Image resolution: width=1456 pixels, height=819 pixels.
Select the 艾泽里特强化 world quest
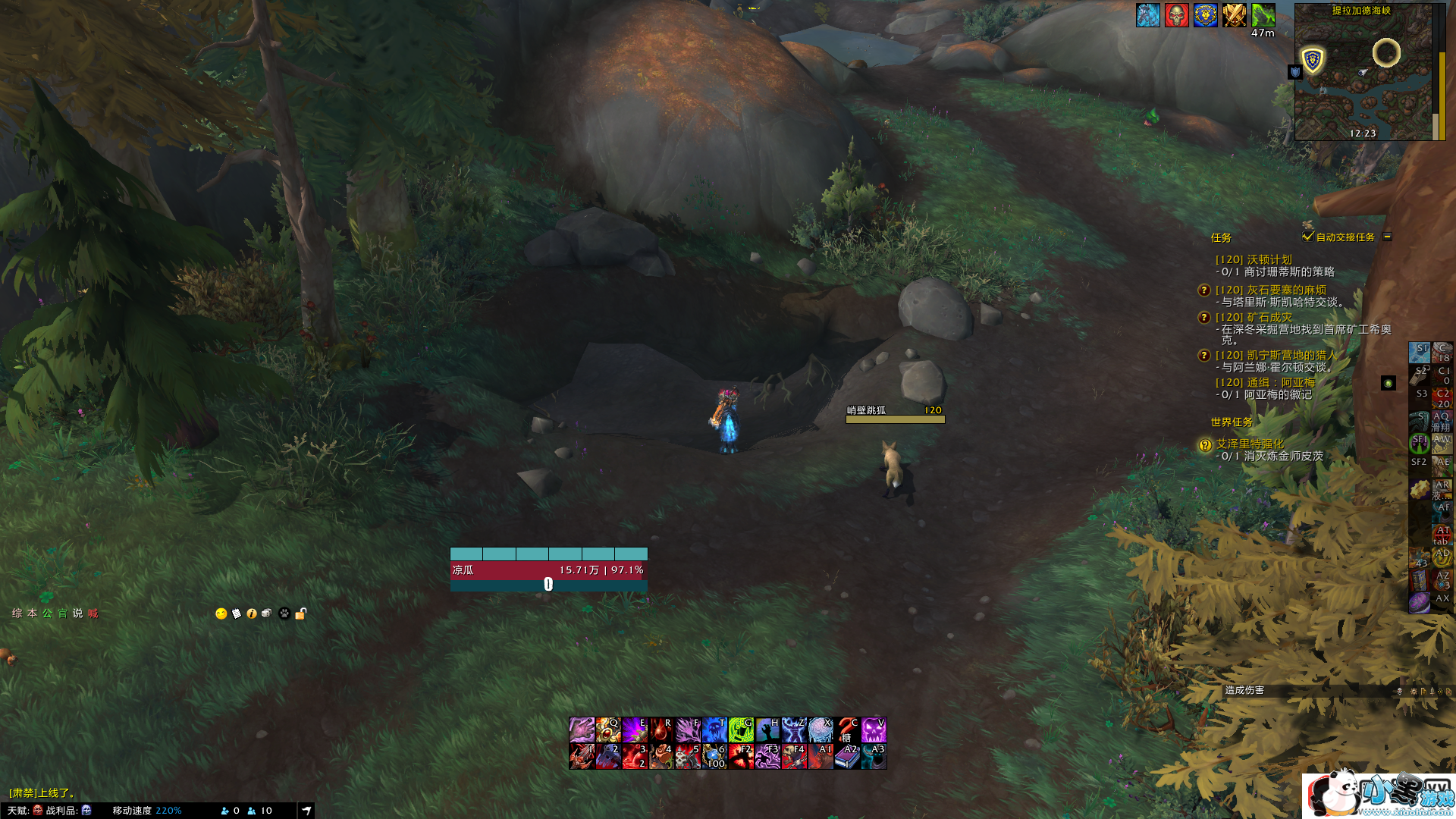coord(1250,444)
